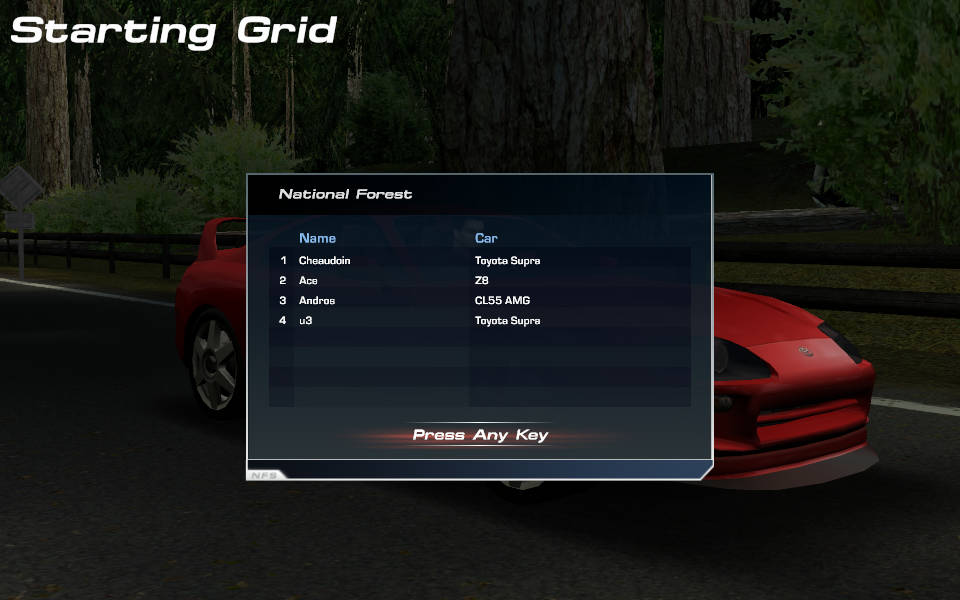Select the Andros CL55 AMG row

tap(316, 301)
